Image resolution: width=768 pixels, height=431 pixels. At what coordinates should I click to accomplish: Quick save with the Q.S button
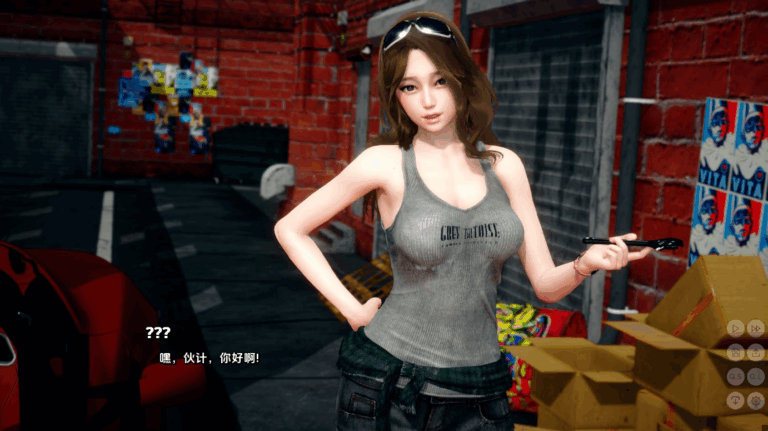click(735, 376)
